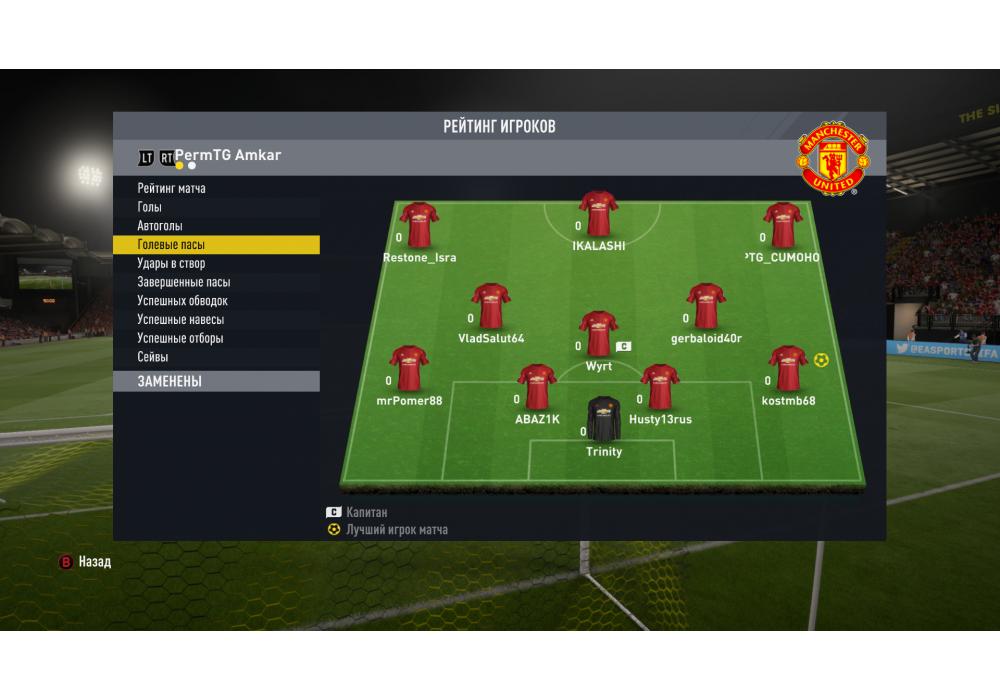Select the Сейвы stat entry
Screen dimensions: 1000x700
(x=153, y=357)
